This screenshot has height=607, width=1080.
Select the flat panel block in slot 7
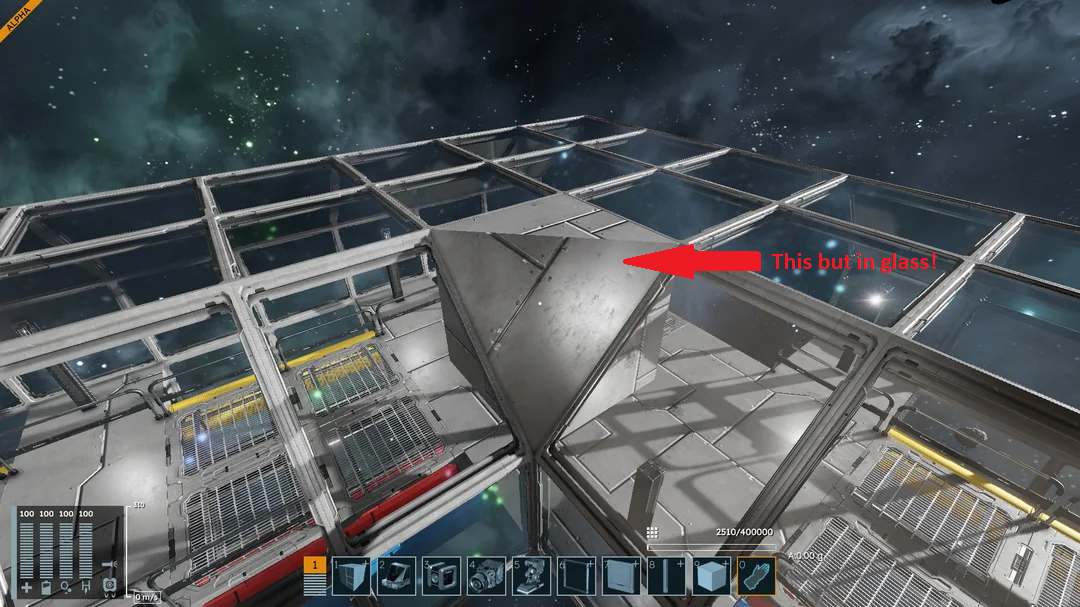621,577
